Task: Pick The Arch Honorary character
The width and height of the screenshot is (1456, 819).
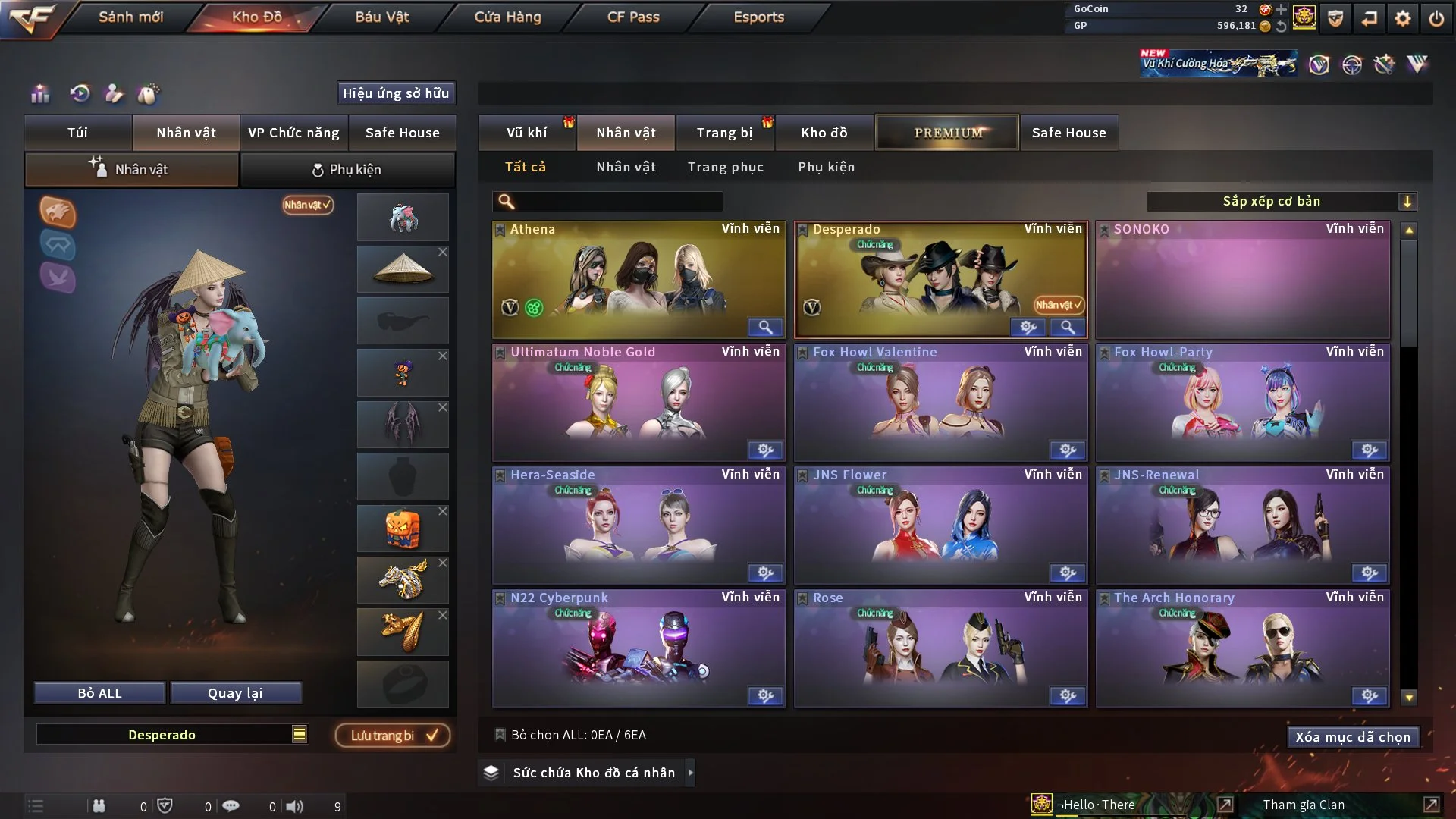Action: pos(1242,648)
